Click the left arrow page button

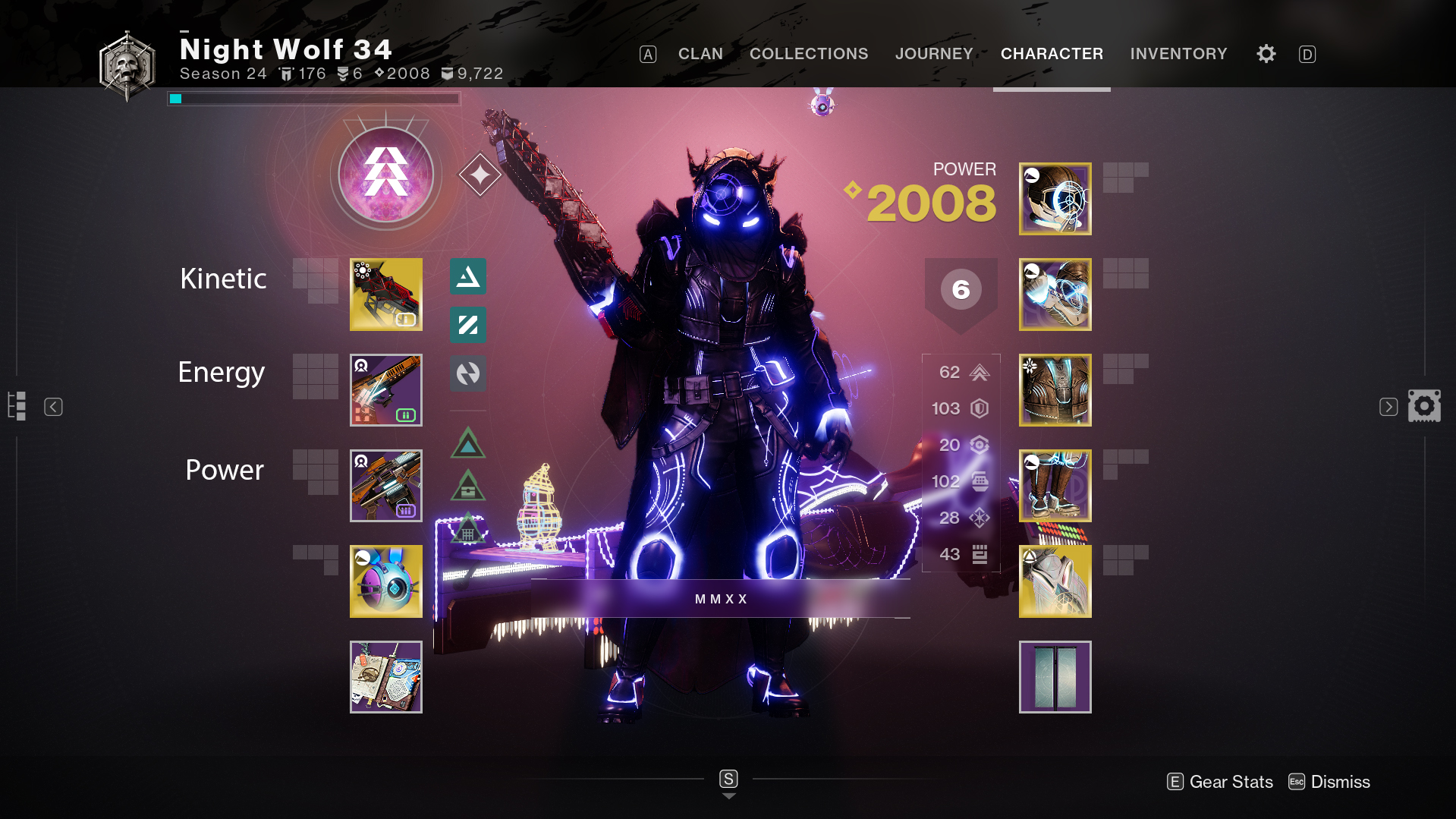click(53, 407)
